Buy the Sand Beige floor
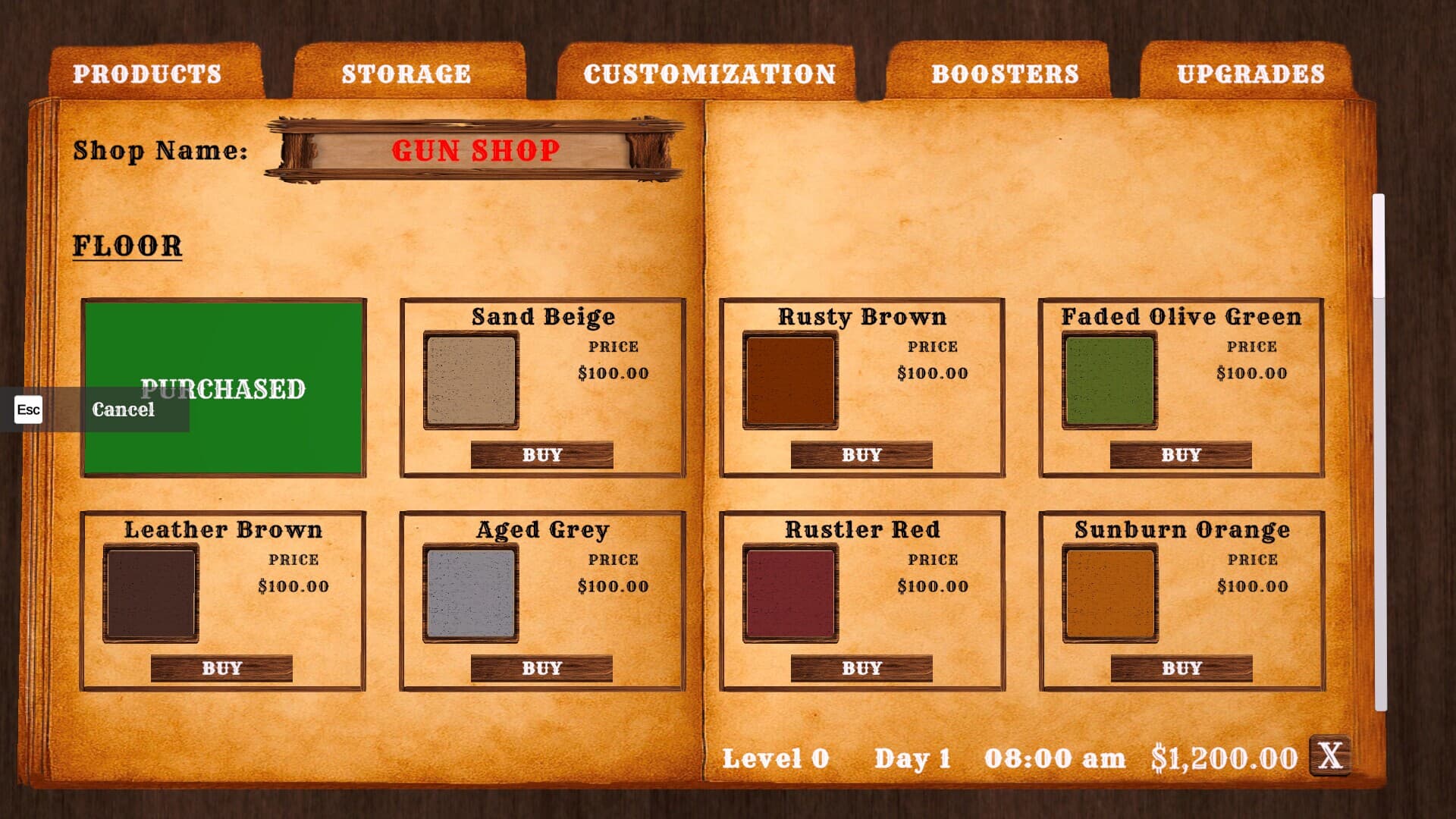The image size is (1456, 819). [x=541, y=454]
